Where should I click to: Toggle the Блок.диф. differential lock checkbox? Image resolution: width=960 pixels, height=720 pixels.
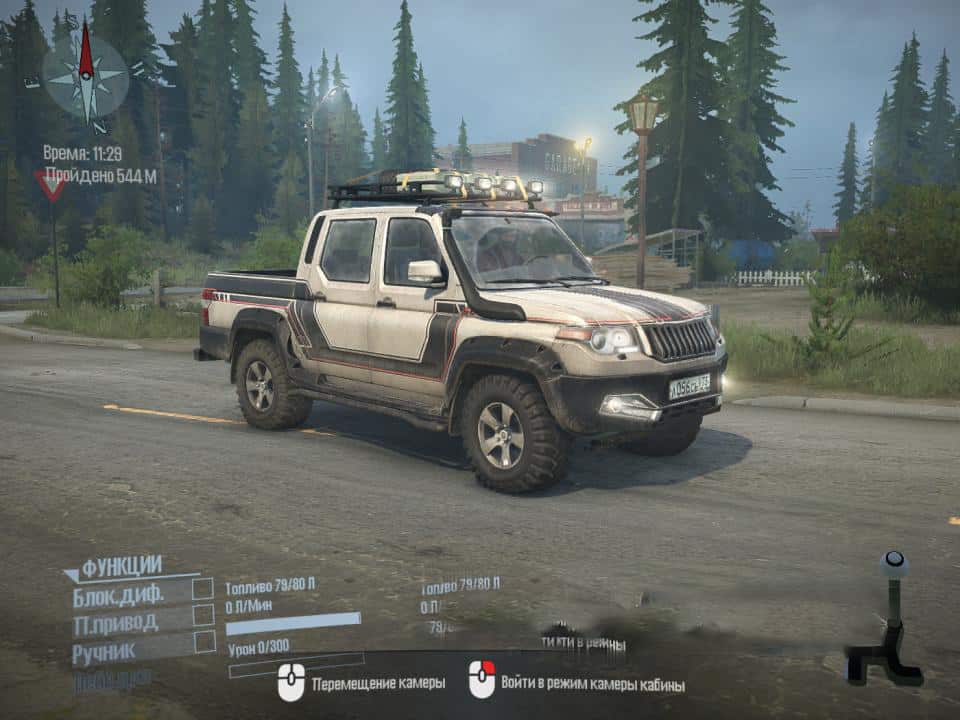click(203, 589)
